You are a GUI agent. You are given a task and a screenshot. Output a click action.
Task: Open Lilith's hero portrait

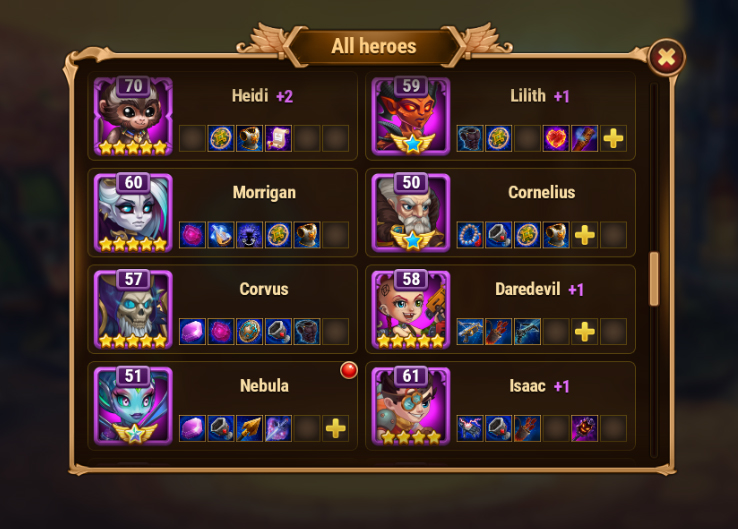[x=411, y=117]
